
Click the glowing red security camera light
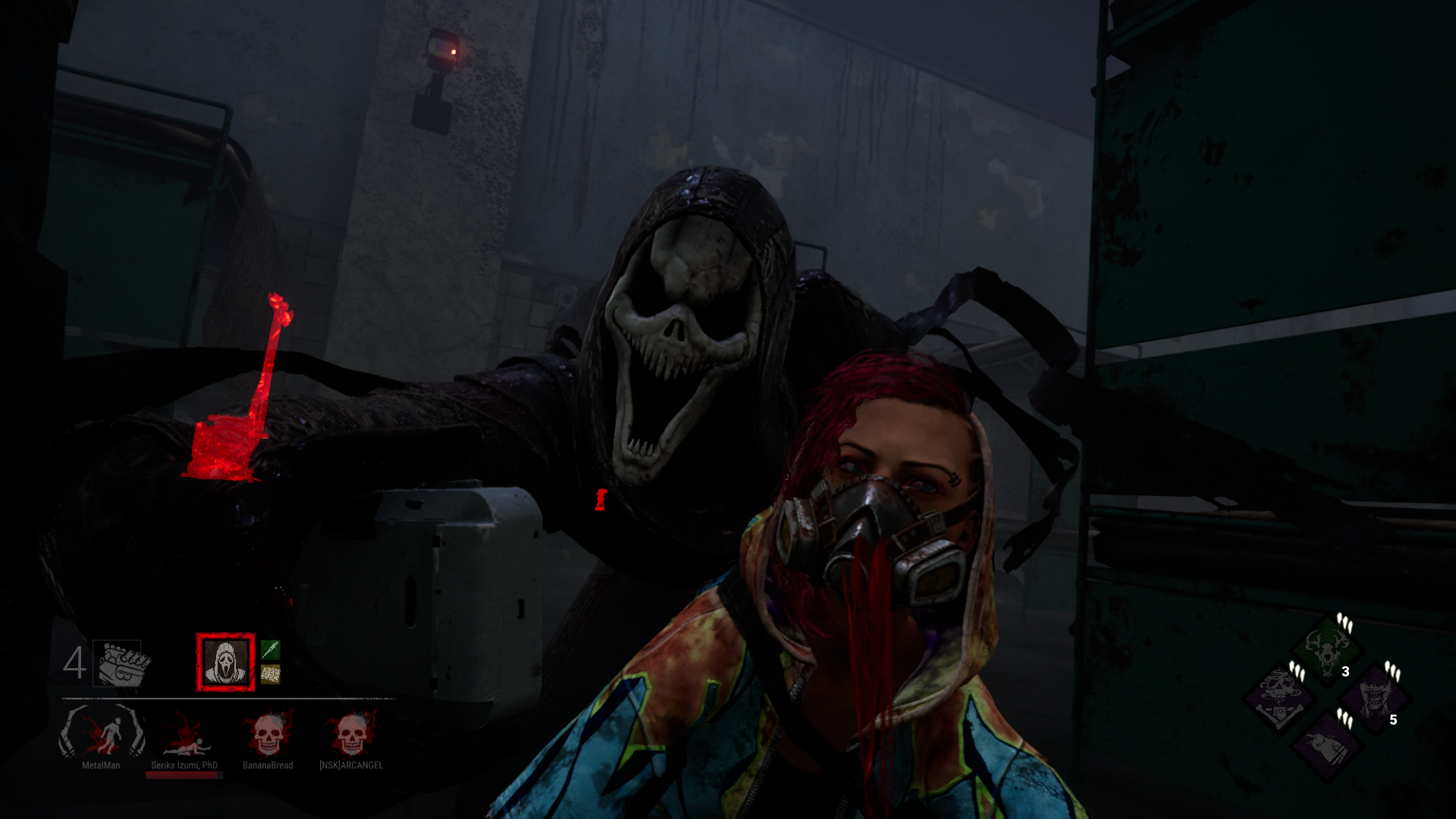(453, 52)
